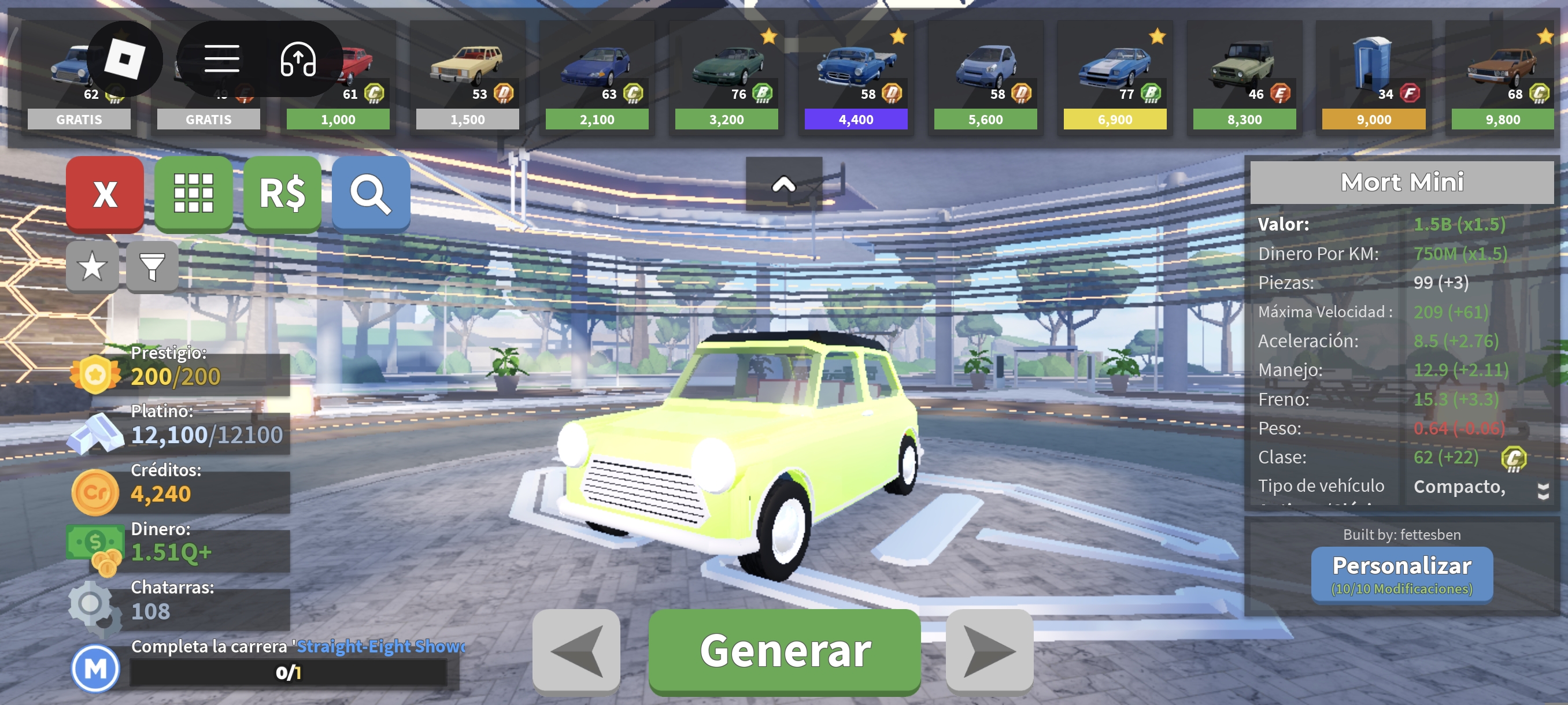
Task: Select the green coupe priced 3,200
Action: tap(726, 76)
